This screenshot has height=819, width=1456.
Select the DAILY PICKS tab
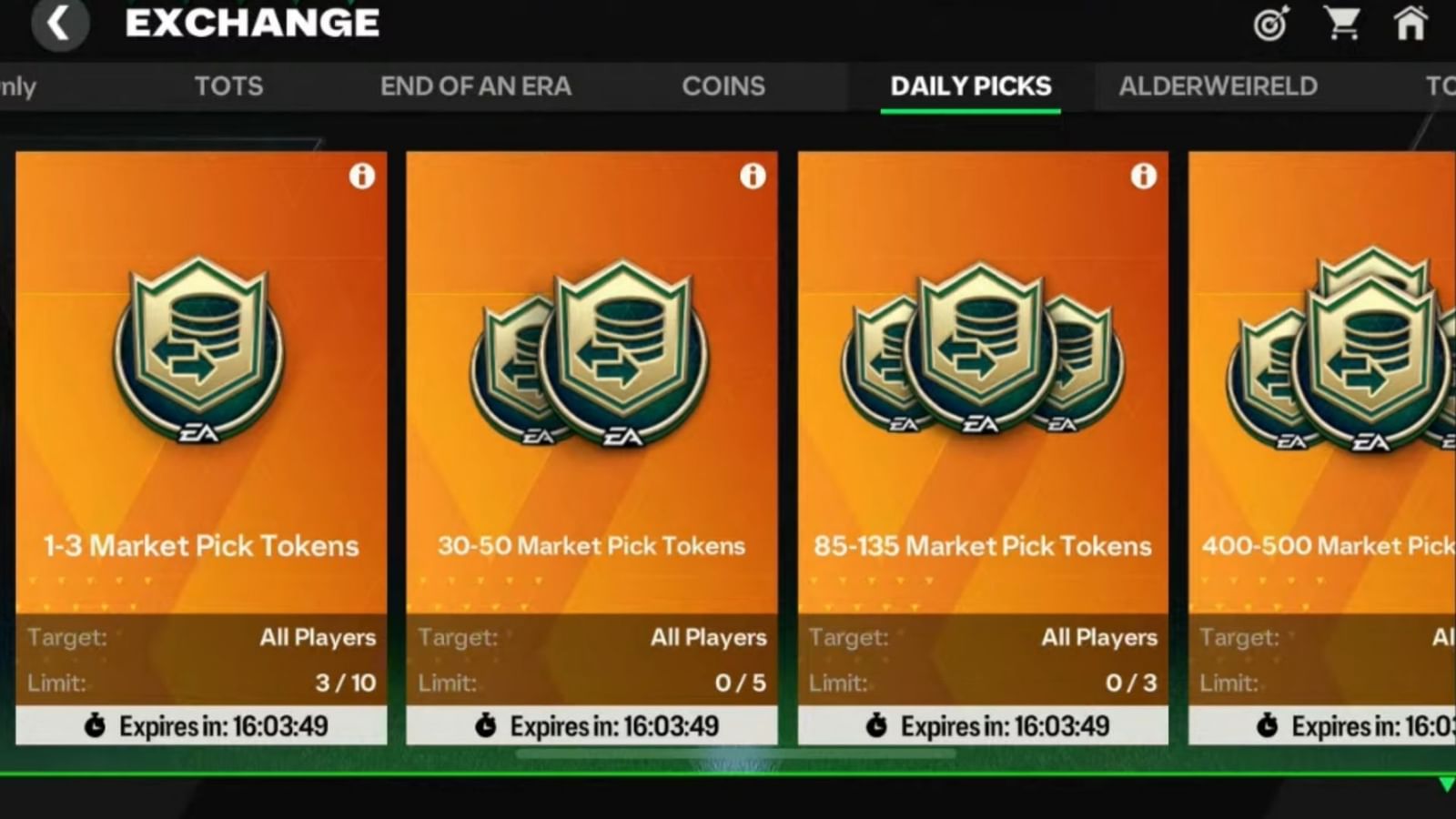pos(970,86)
